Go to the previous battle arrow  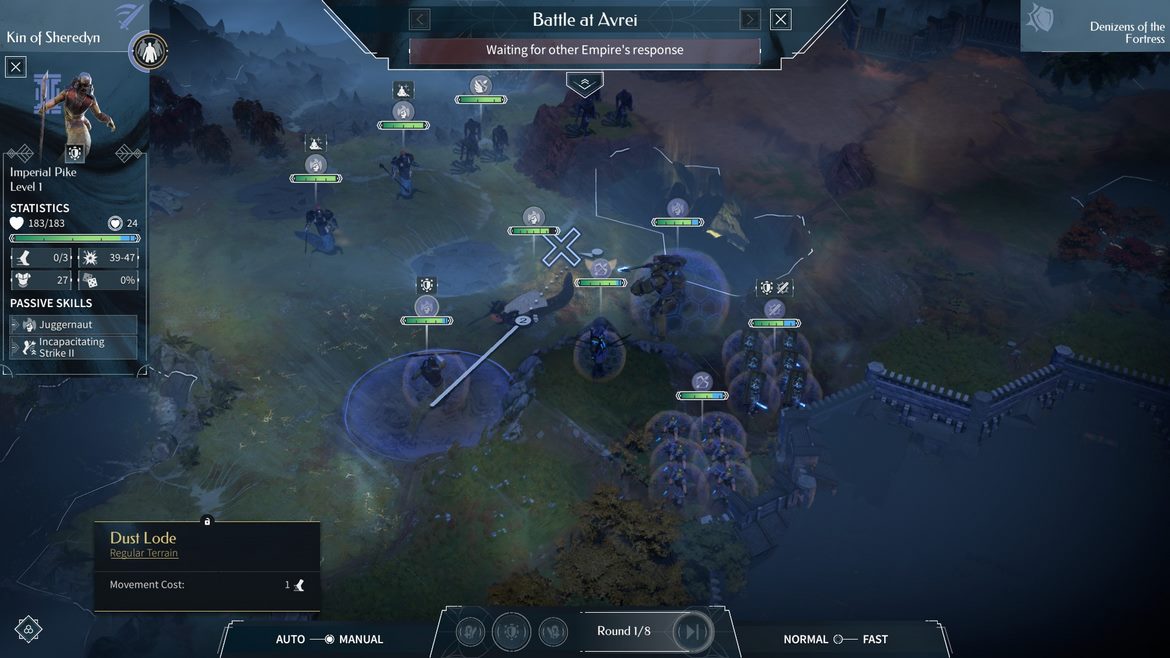click(x=420, y=19)
